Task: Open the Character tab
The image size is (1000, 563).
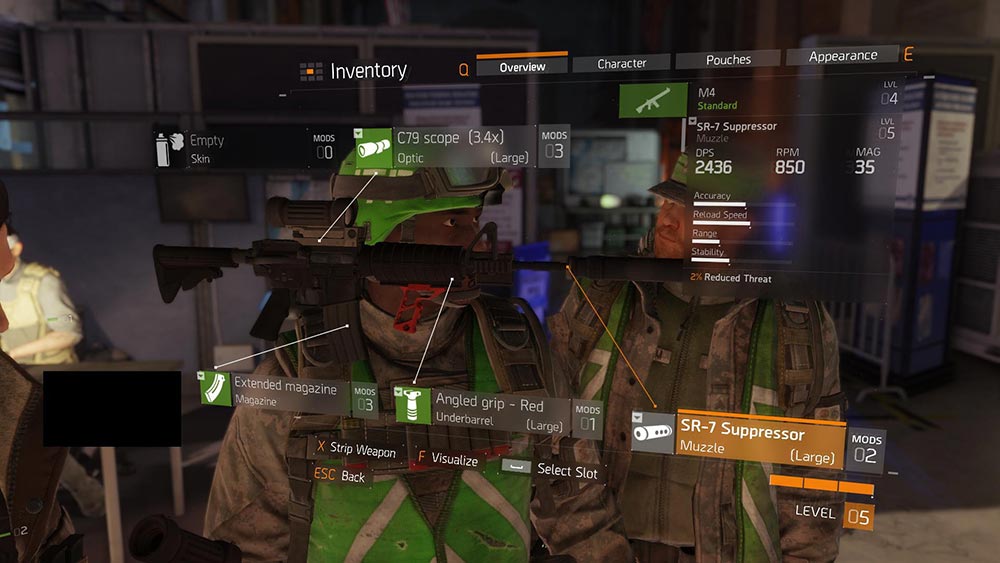Action: (x=622, y=63)
